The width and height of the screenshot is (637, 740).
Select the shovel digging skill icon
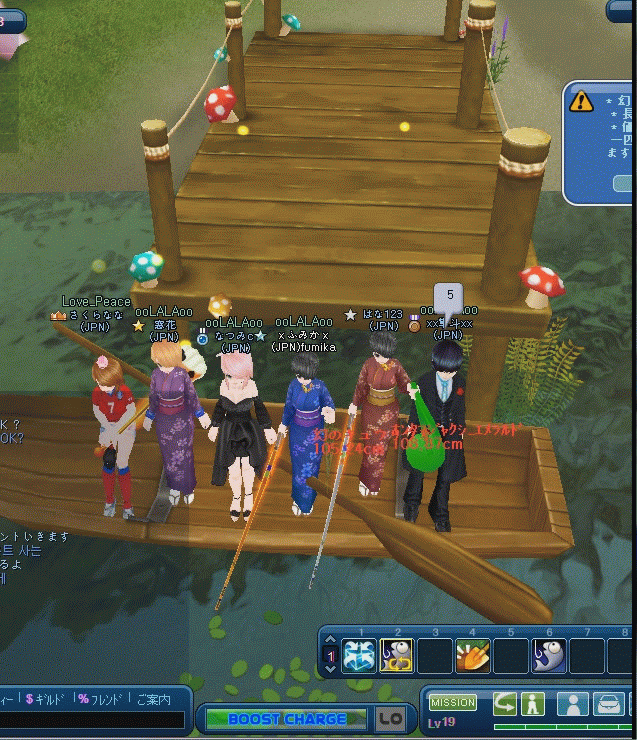[473, 656]
